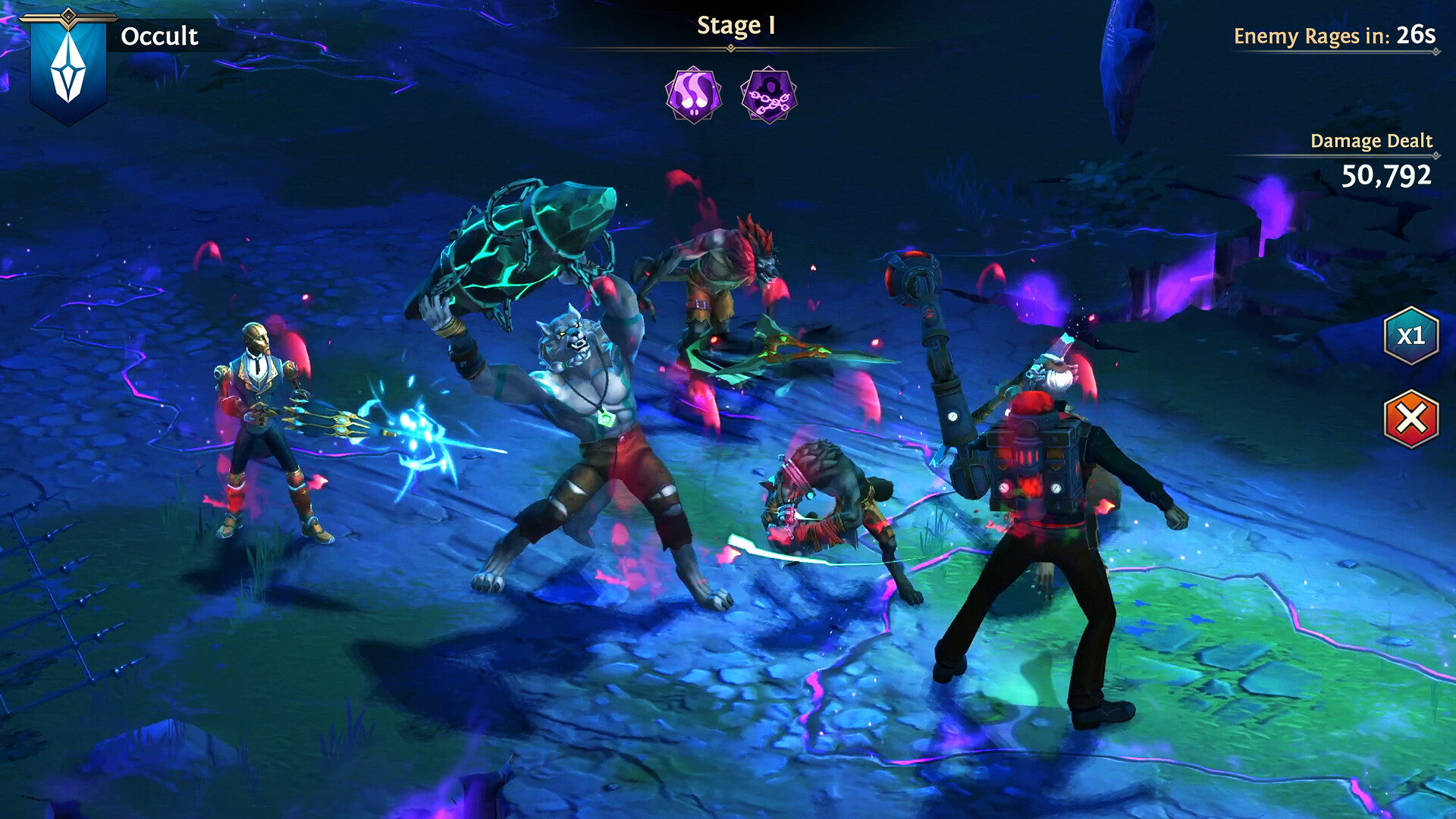
Task: Click the Damage Dealt label
Action: (x=1371, y=140)
